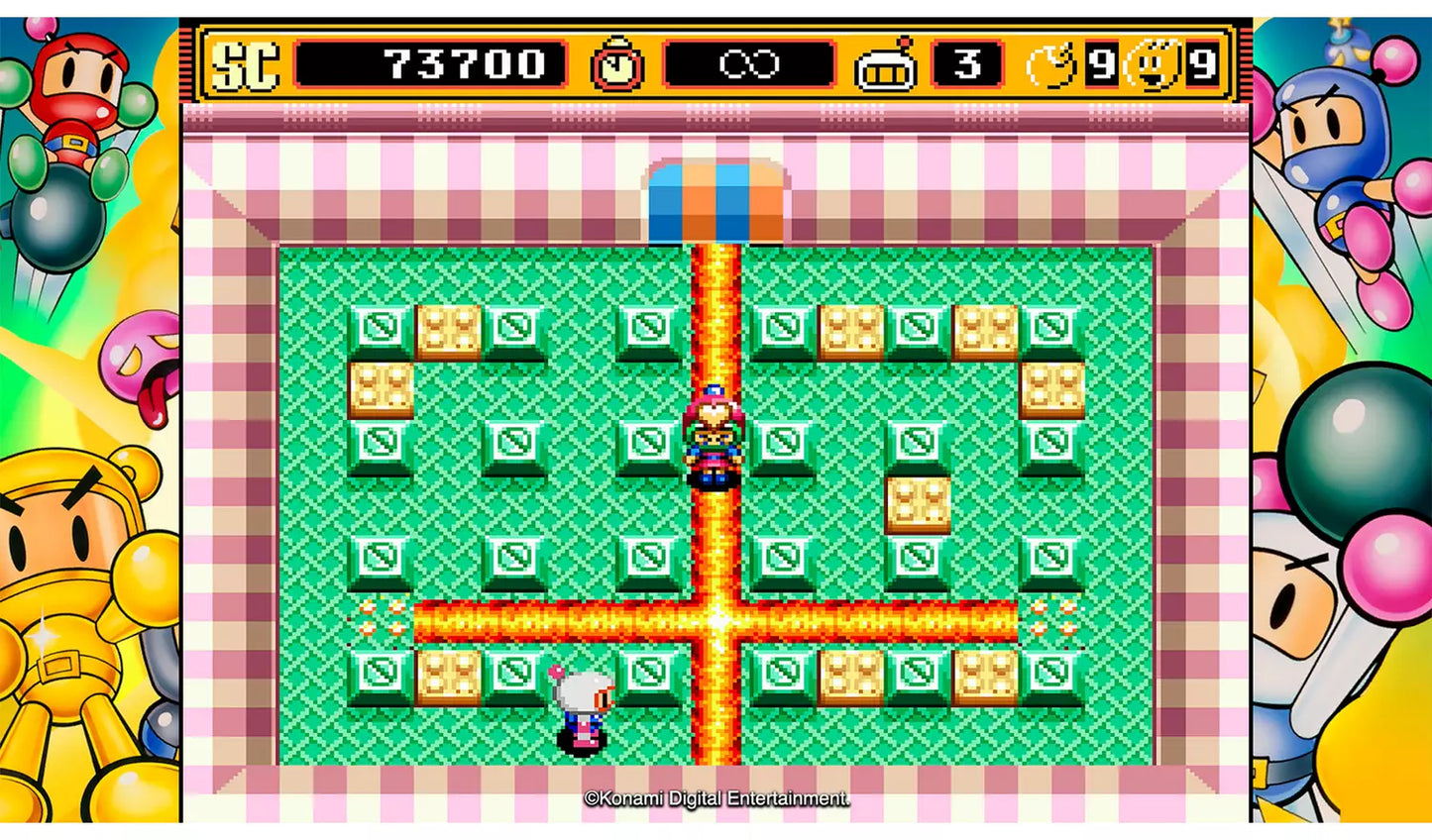Click the clock timer icon in the HUD
This screenshot has height=840, width=1432.
615,65
